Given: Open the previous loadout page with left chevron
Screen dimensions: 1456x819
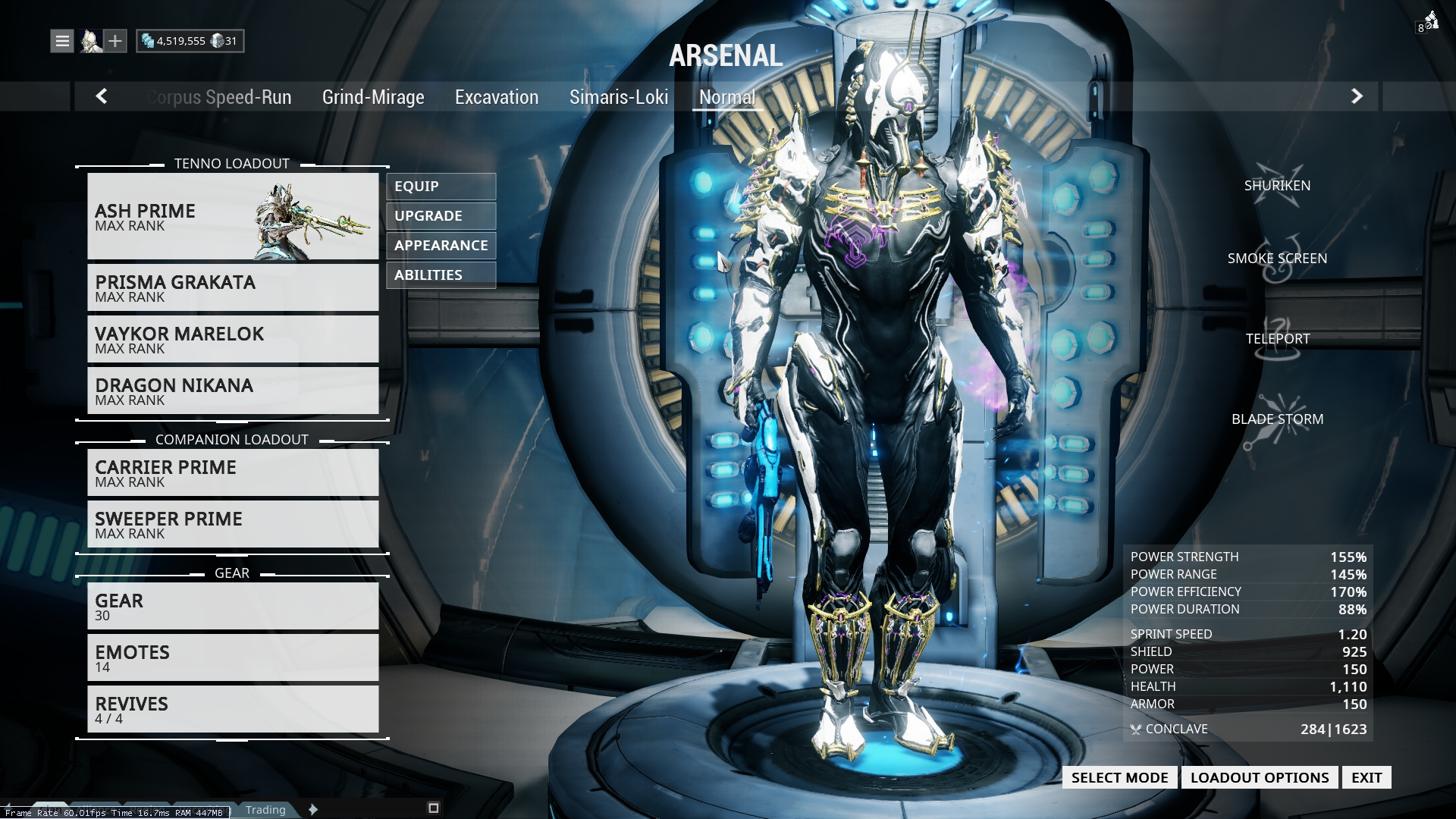Looking at the screenshot, I should click(101, 97).
